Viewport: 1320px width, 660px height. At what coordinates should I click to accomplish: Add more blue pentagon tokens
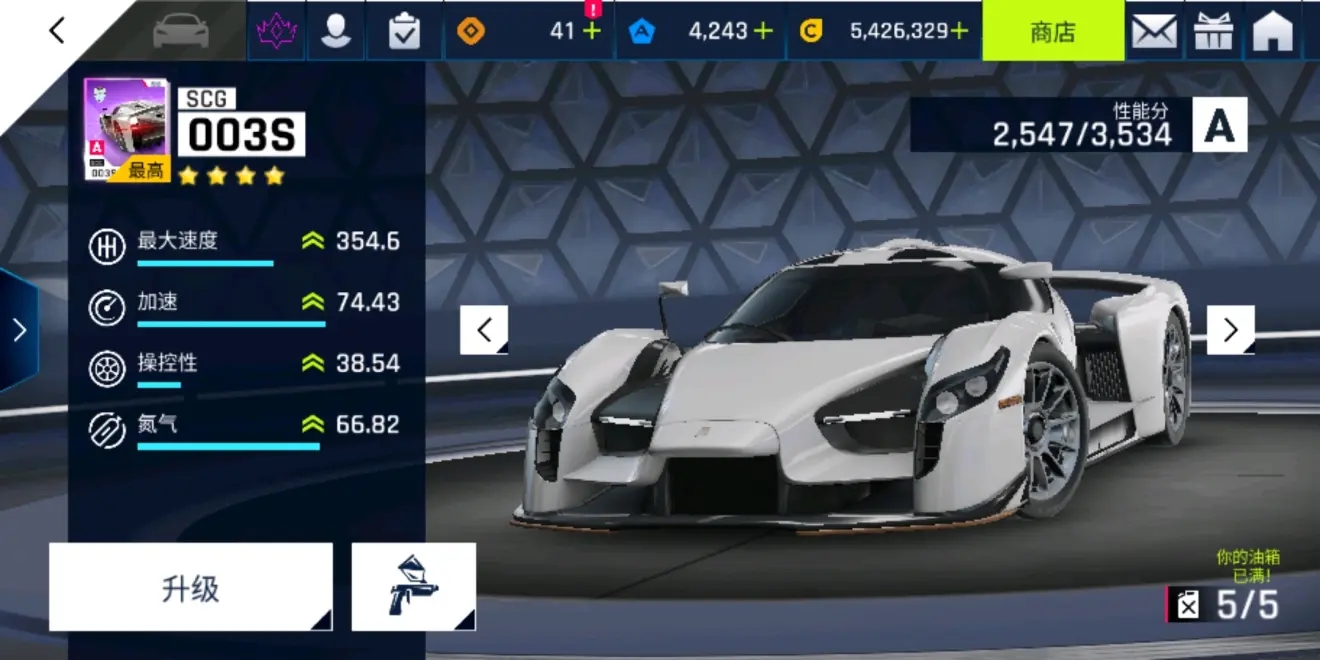click(763, 31)
